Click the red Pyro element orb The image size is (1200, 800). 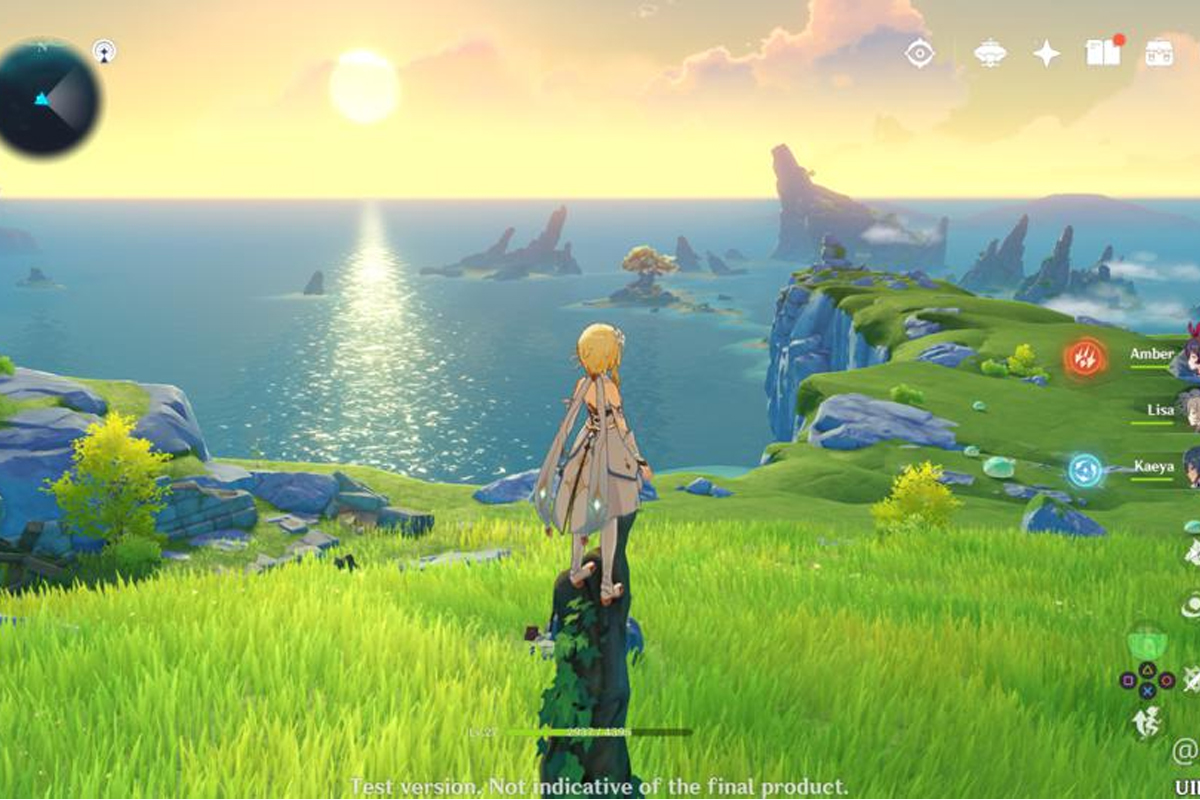tap(1085, 357)
